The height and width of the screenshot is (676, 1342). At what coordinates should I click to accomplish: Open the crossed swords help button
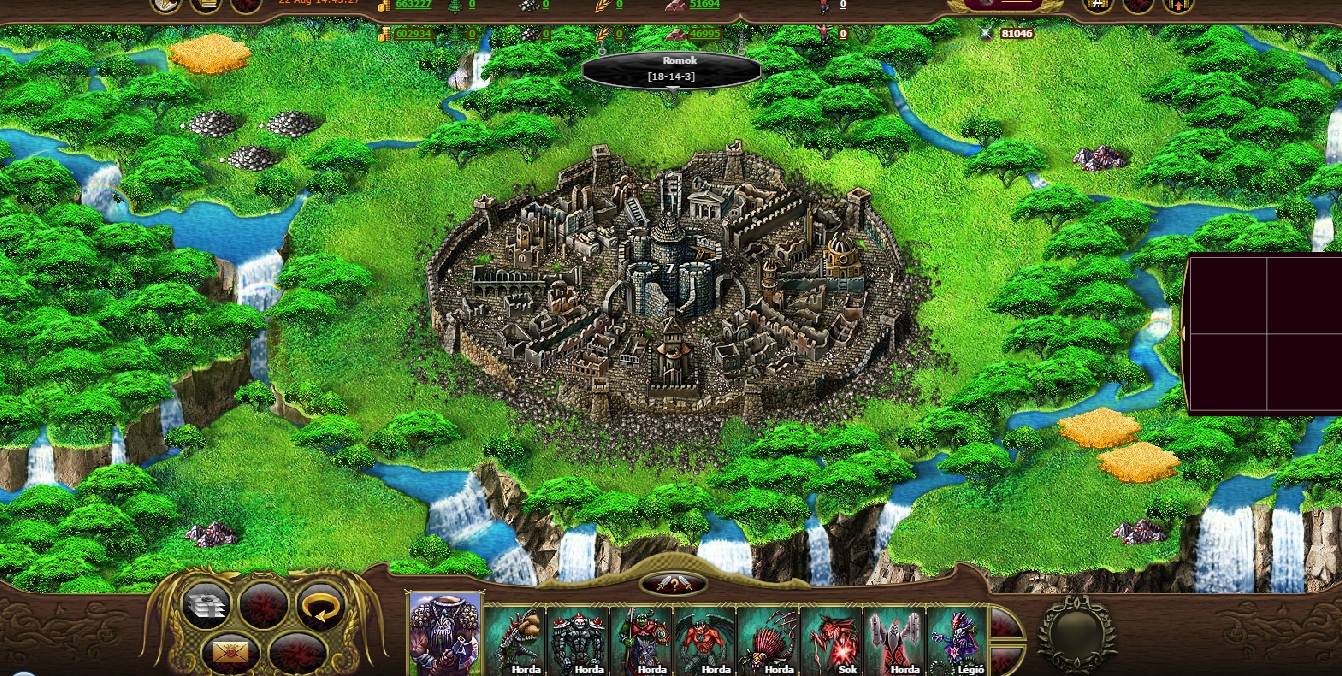click(672, 584)
